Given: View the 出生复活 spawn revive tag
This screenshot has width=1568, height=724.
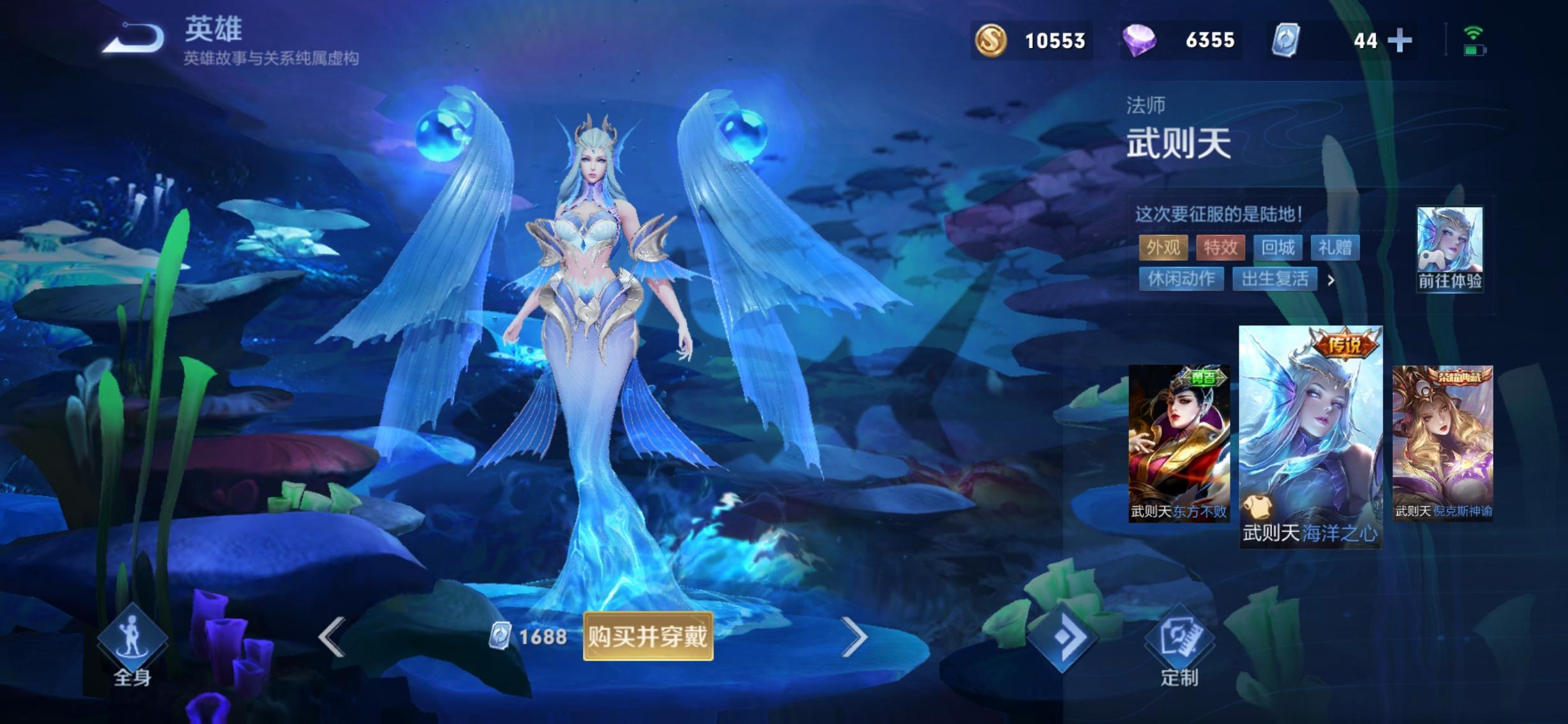Looking at the screenshot, I should [x=1275, y=279].
